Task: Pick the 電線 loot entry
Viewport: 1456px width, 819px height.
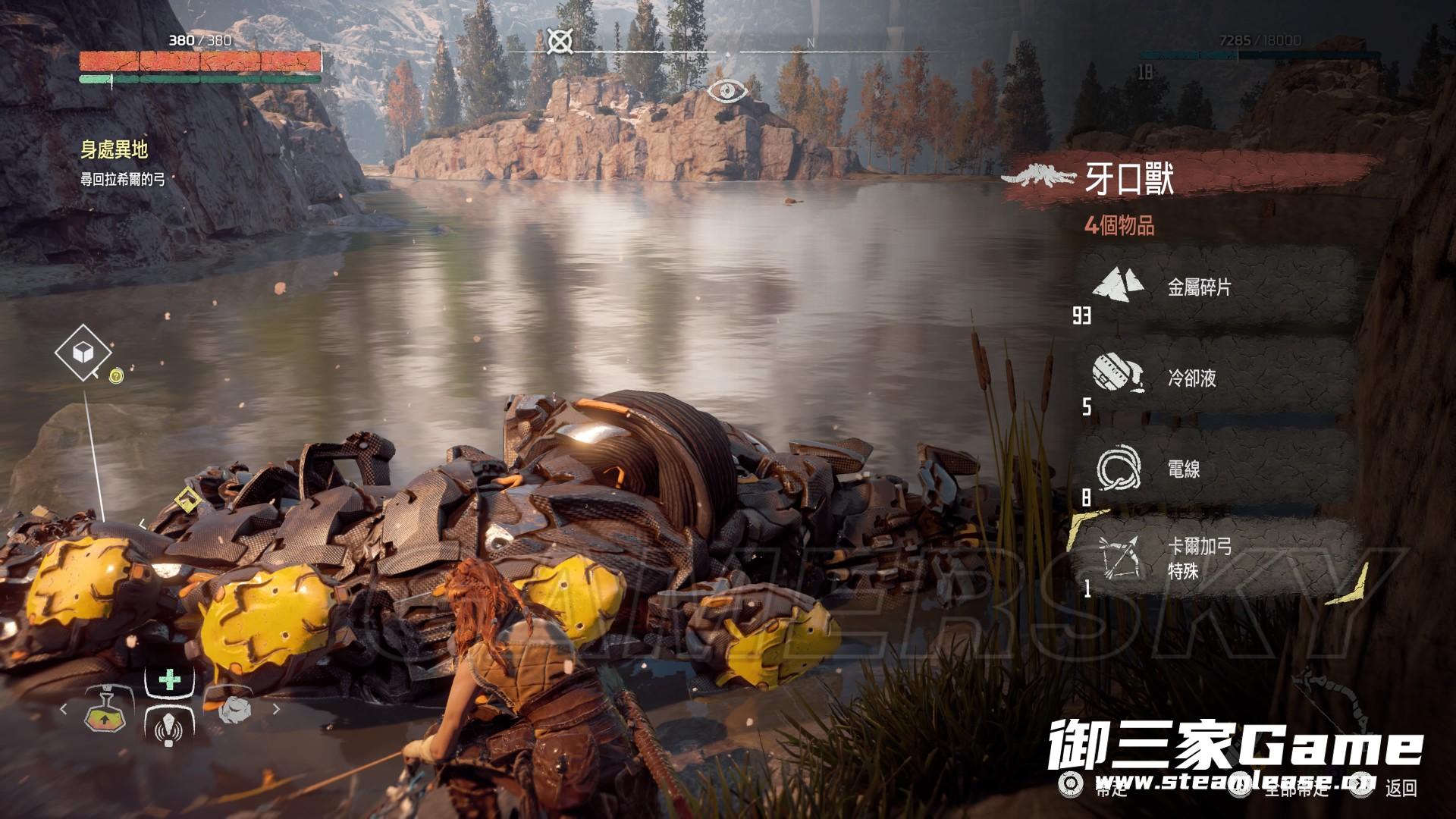Action: [1213, 469]
